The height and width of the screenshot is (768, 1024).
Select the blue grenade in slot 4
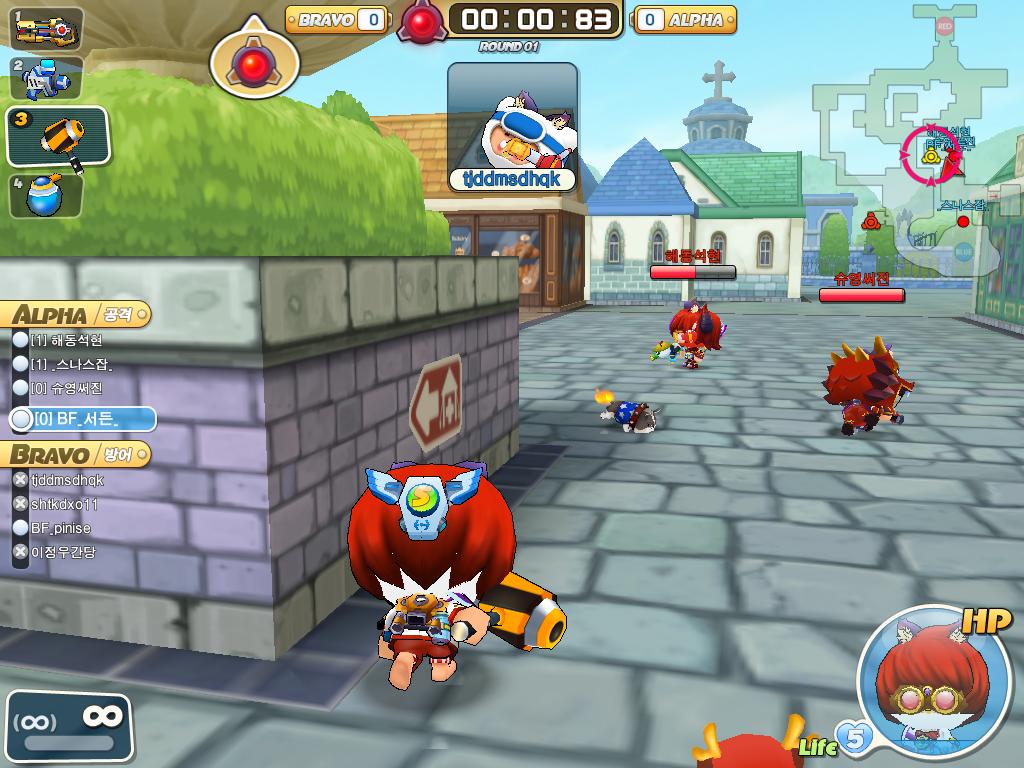click(x=46, y=194)
